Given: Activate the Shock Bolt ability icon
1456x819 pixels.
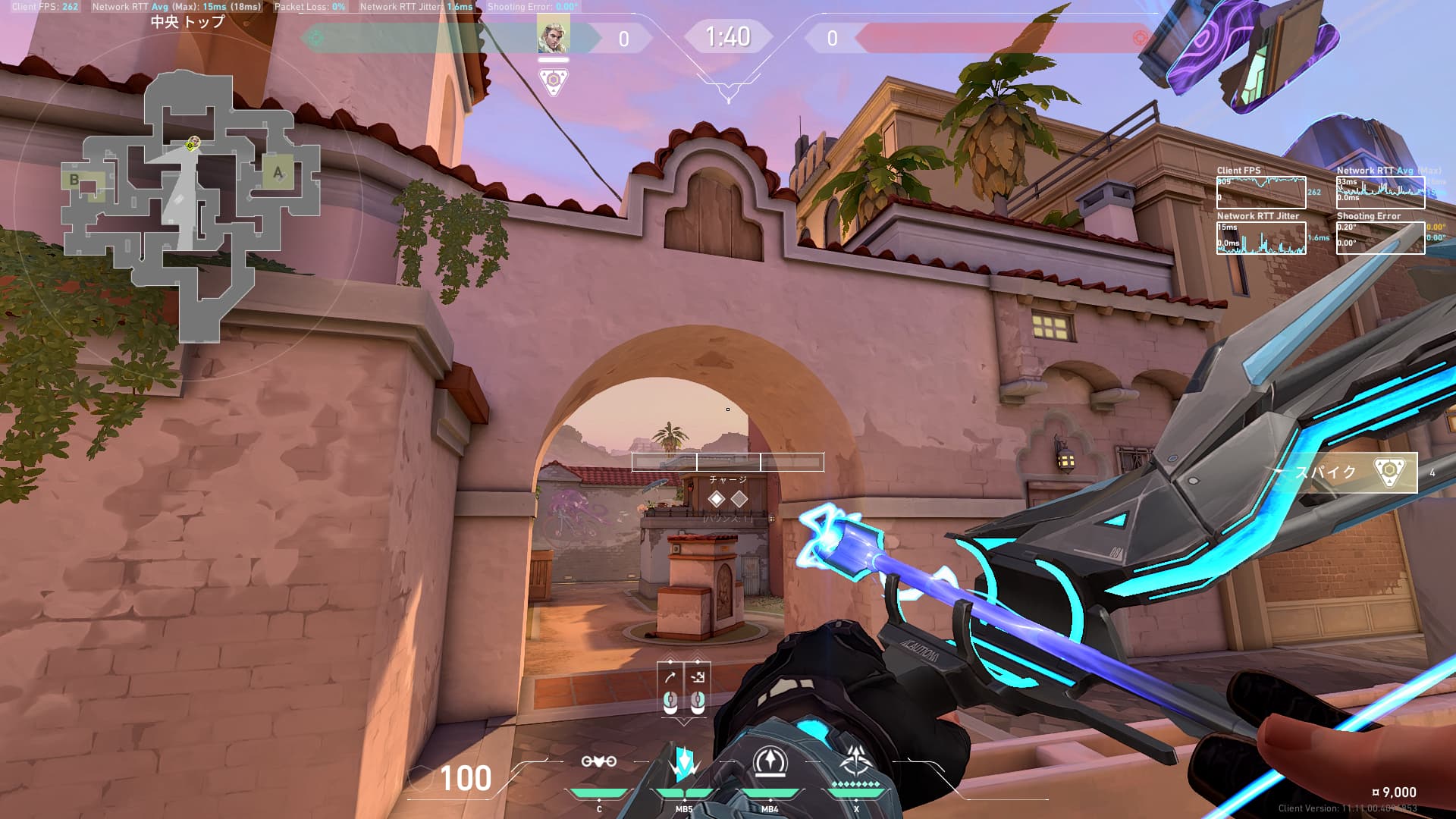Looking at the screenshot, I should pyautogui.click(x=683, y=761).
